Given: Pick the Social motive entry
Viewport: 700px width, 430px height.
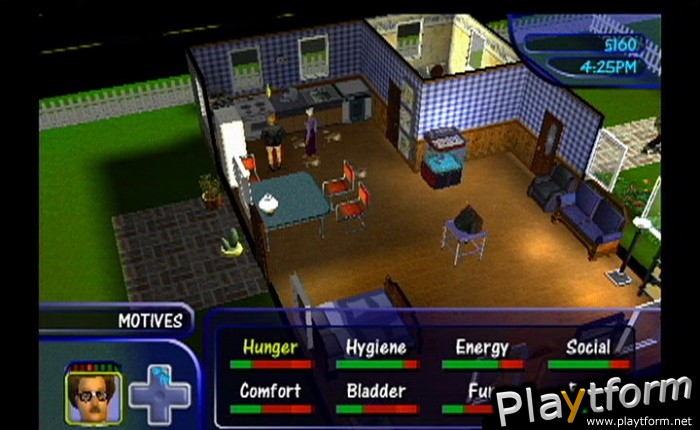Looking at the screenshot, I should pyautogui.click(x=588, y=349).
